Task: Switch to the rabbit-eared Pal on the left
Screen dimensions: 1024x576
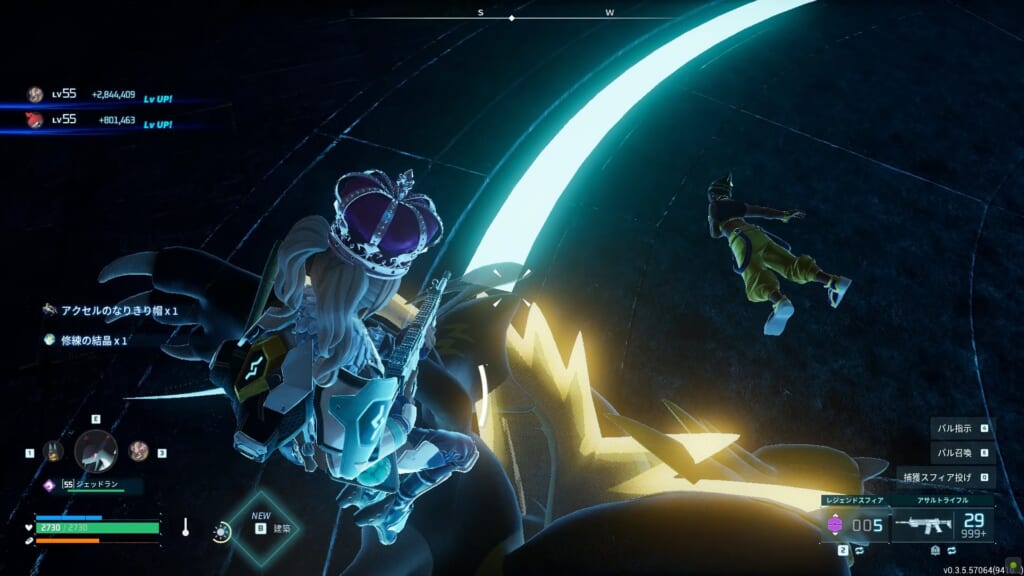Action: (53, 452)
